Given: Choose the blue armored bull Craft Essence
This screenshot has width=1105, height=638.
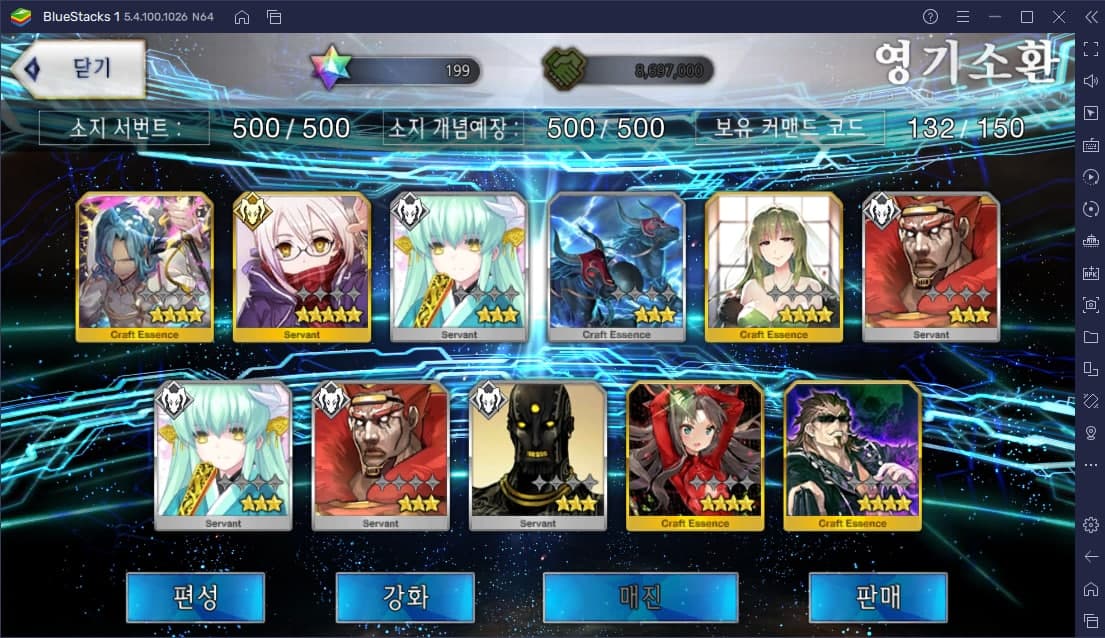Looking at the screenshot, I should 616,266.
